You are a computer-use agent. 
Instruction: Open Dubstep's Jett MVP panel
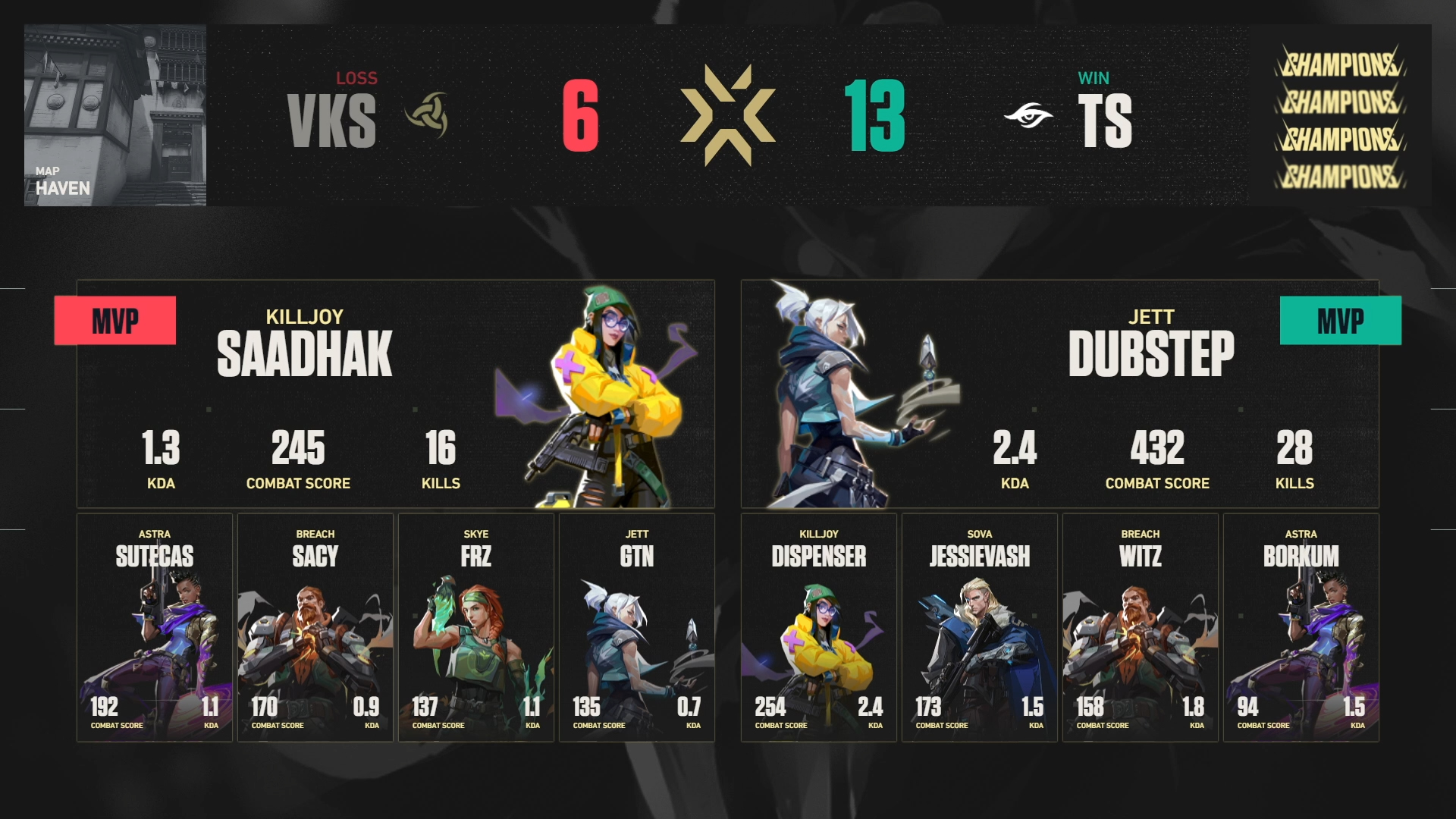click(1059, 394)
